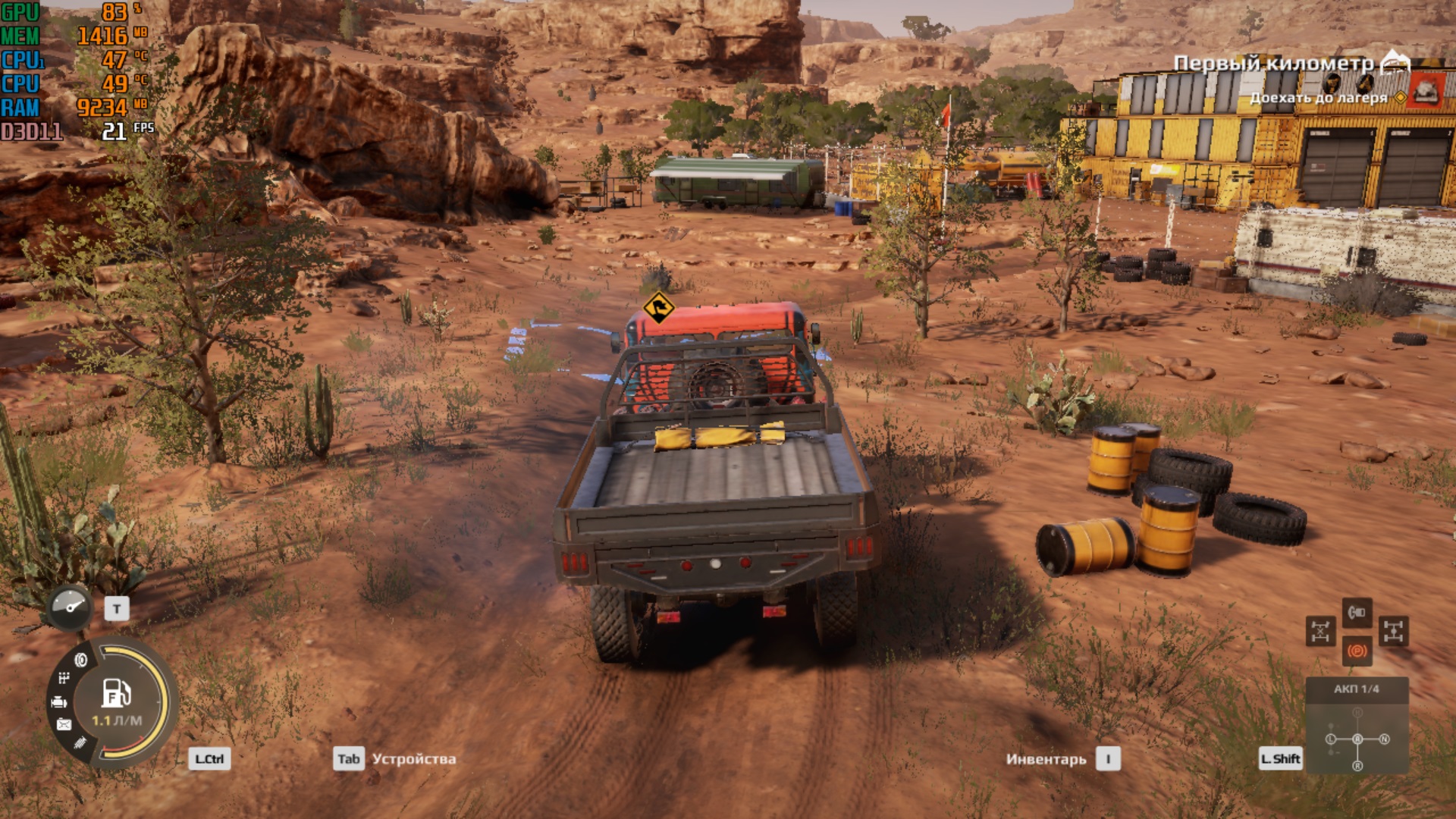The image size is (1456, 819).
Task: Choose low gear L on the gearbox
Action: click(1331, 739)
